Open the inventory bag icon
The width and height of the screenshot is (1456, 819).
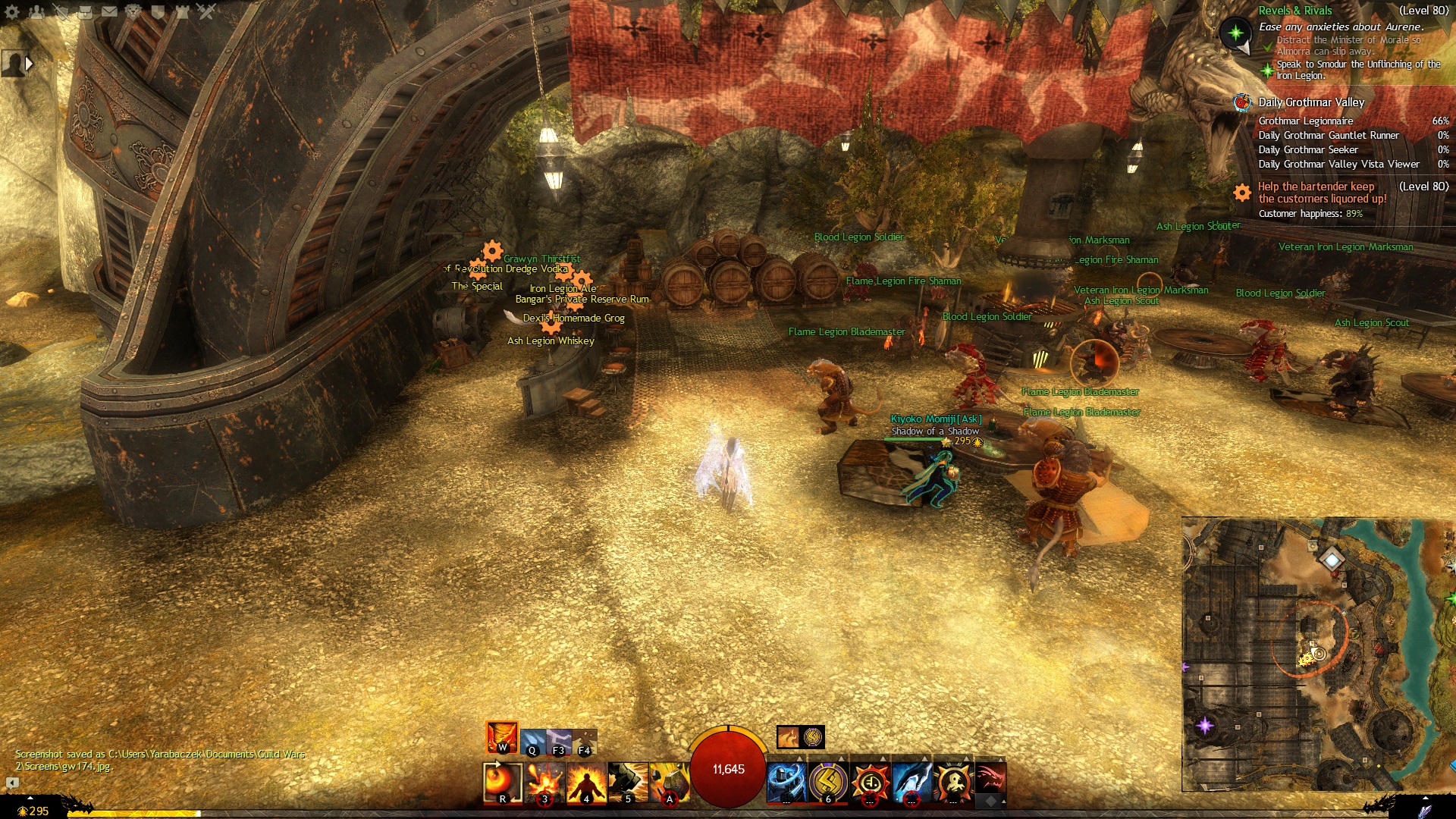point(85,11)
